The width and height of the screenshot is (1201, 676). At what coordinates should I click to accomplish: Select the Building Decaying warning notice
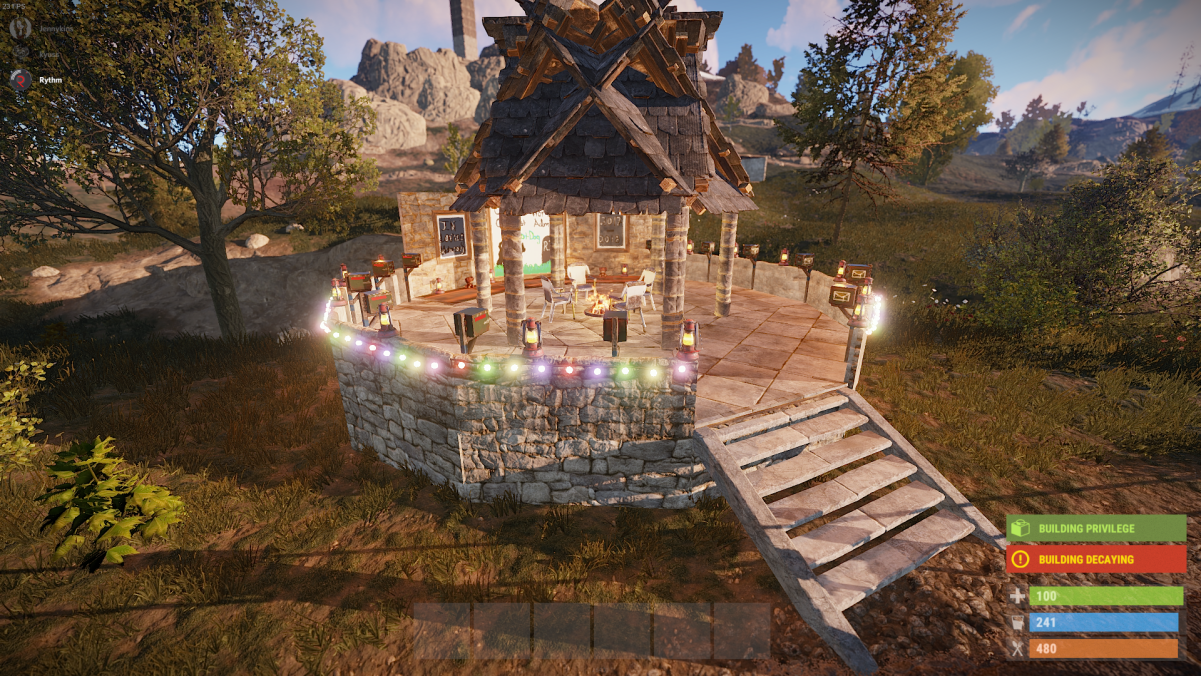coord(1096,559)
